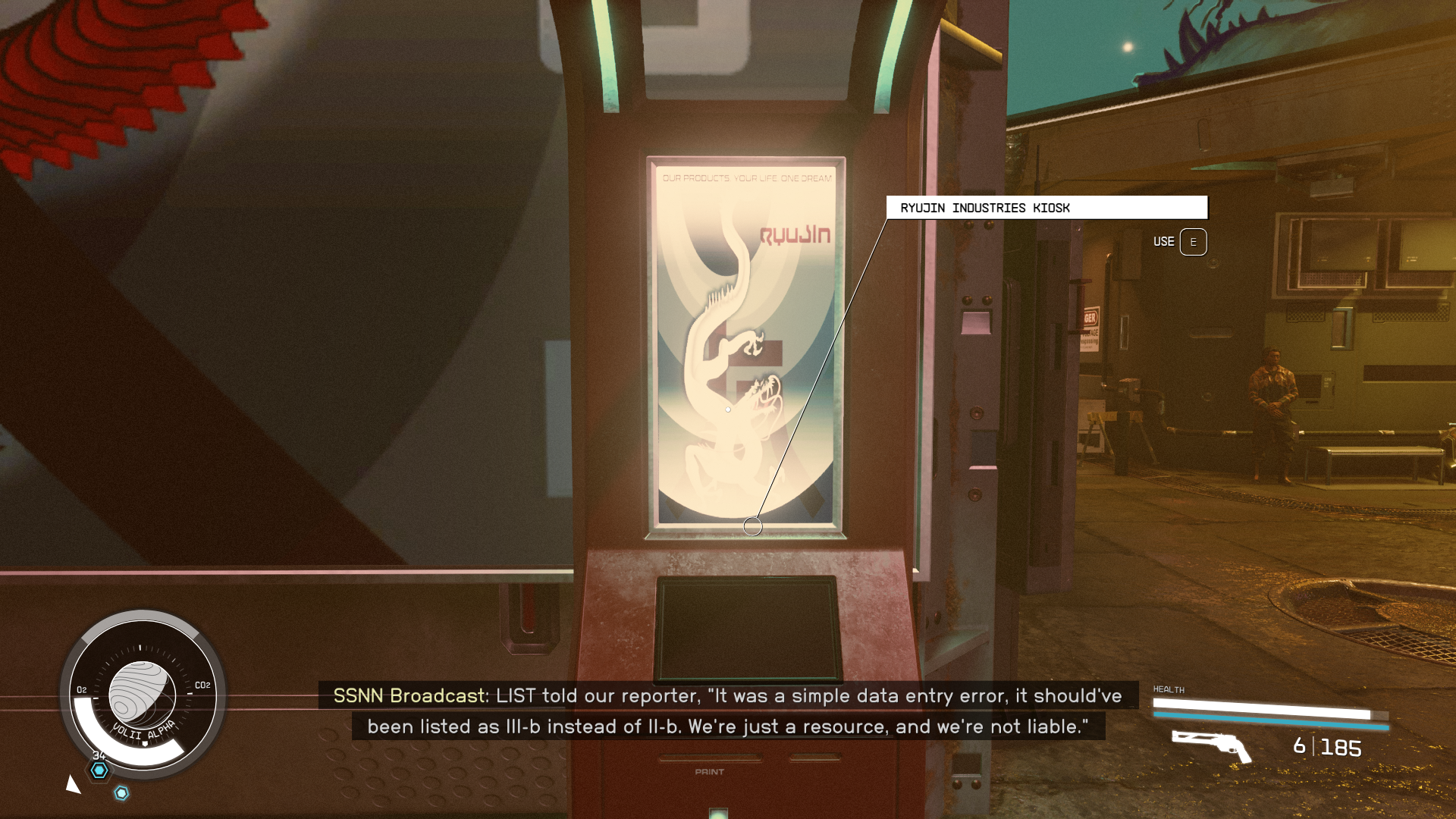Click the CO2 indicator on the gauge
Image resolution: width=1456 pixels, height=819 pixels.
202,685
